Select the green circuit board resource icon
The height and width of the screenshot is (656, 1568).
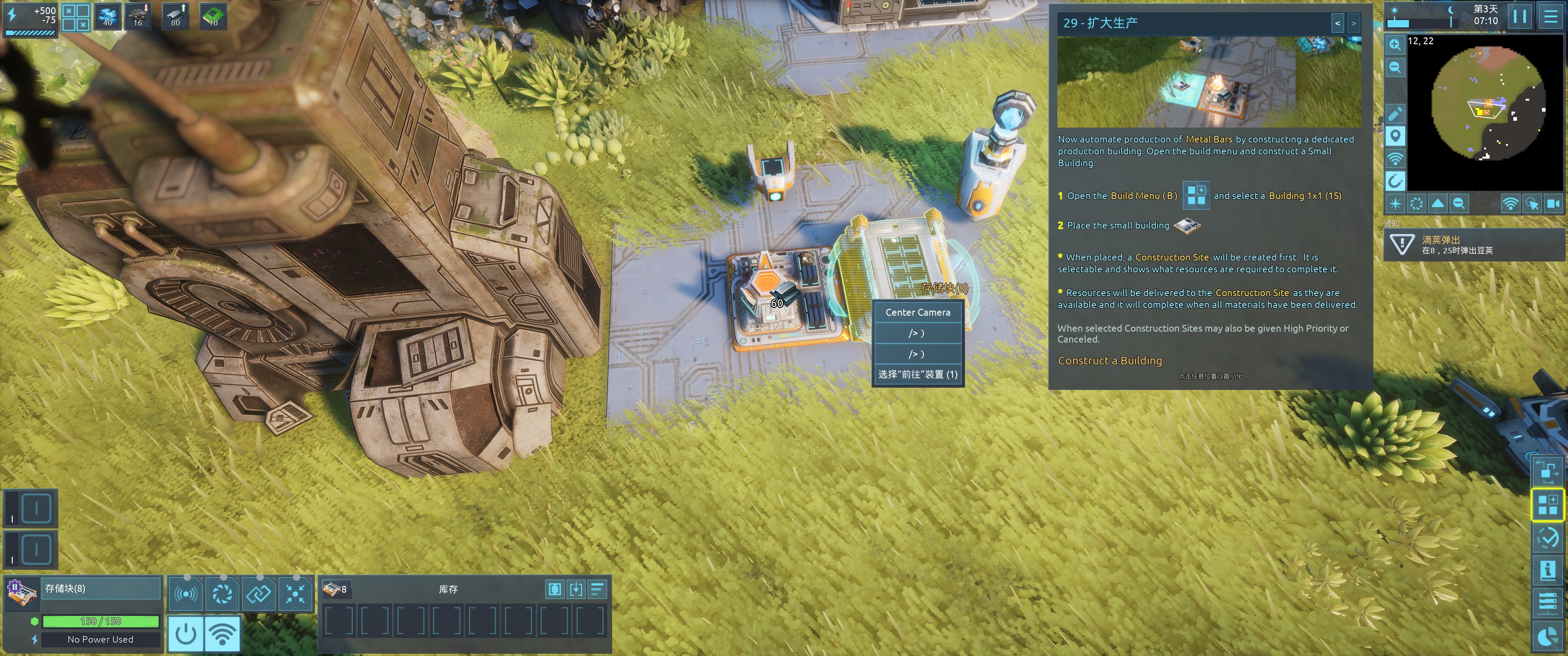pos(213,16)
